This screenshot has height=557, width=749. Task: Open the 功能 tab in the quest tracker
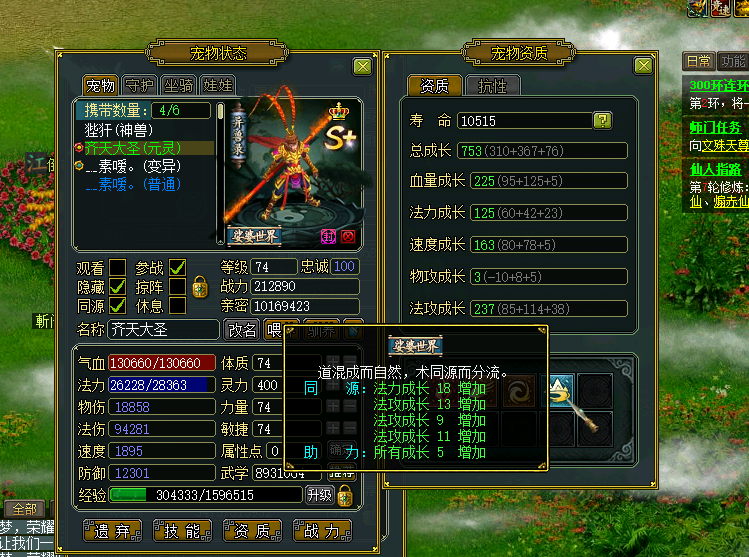pos(733,61)
